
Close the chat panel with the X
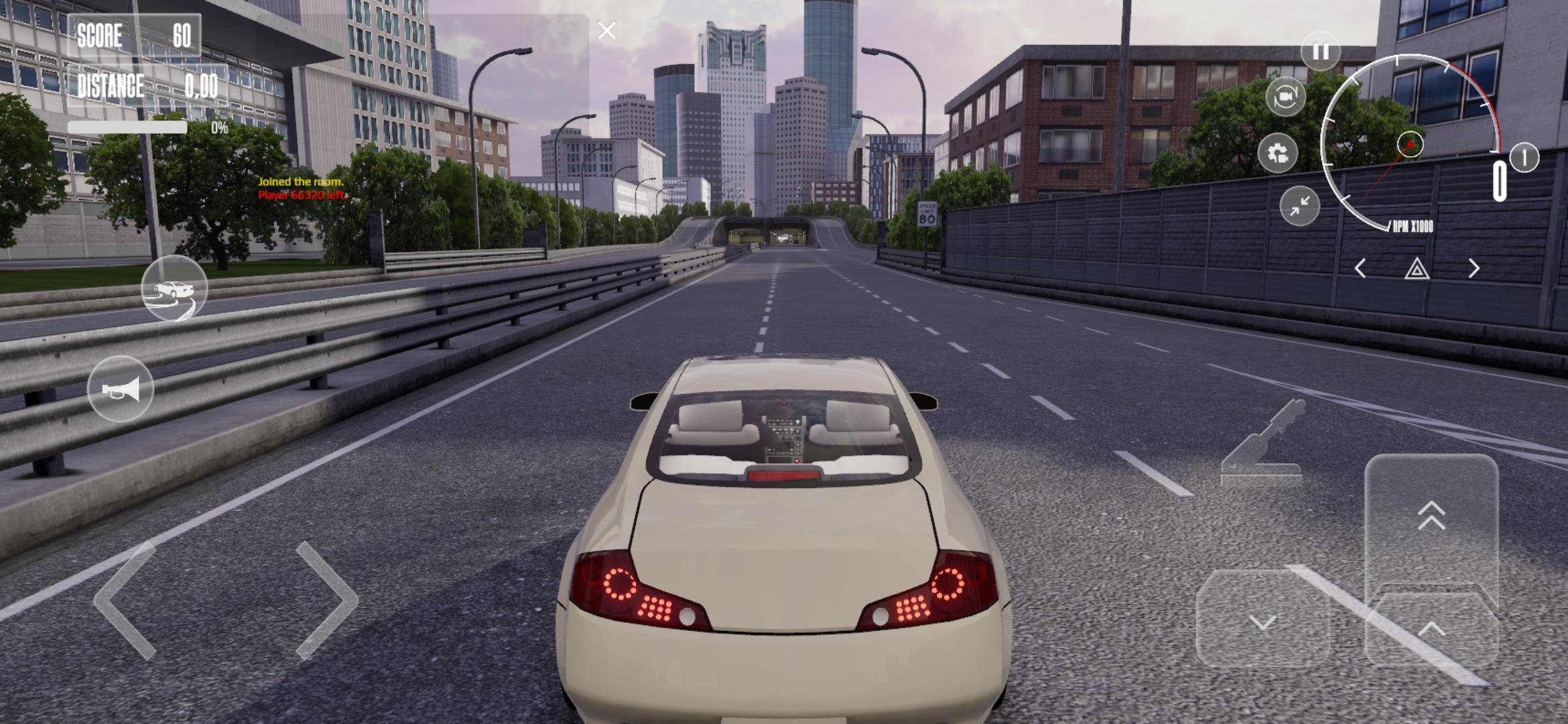point(606,31)
